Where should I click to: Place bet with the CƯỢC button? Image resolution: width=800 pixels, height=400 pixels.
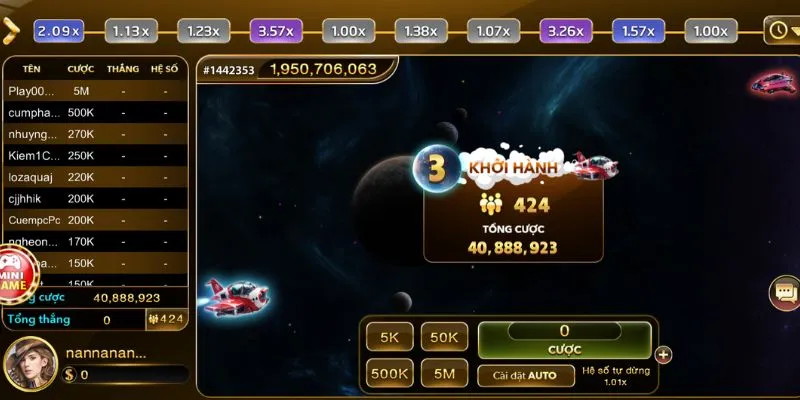pyautogui.click(x=564, y=339)
